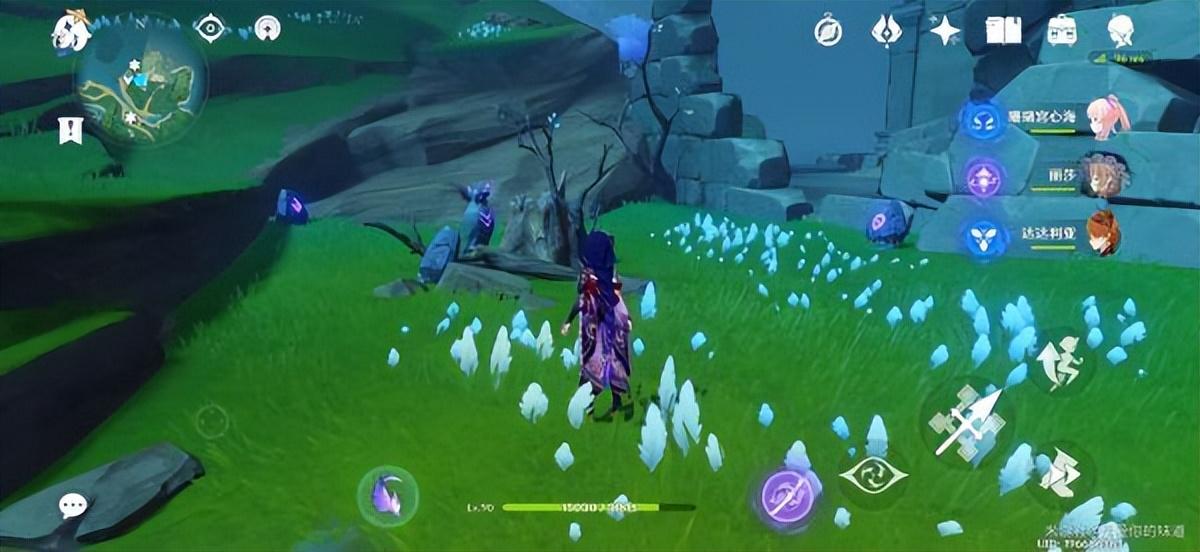This screenshot has width=1200, height=552.
Task: Open the circular minimap
Action: 142,84
